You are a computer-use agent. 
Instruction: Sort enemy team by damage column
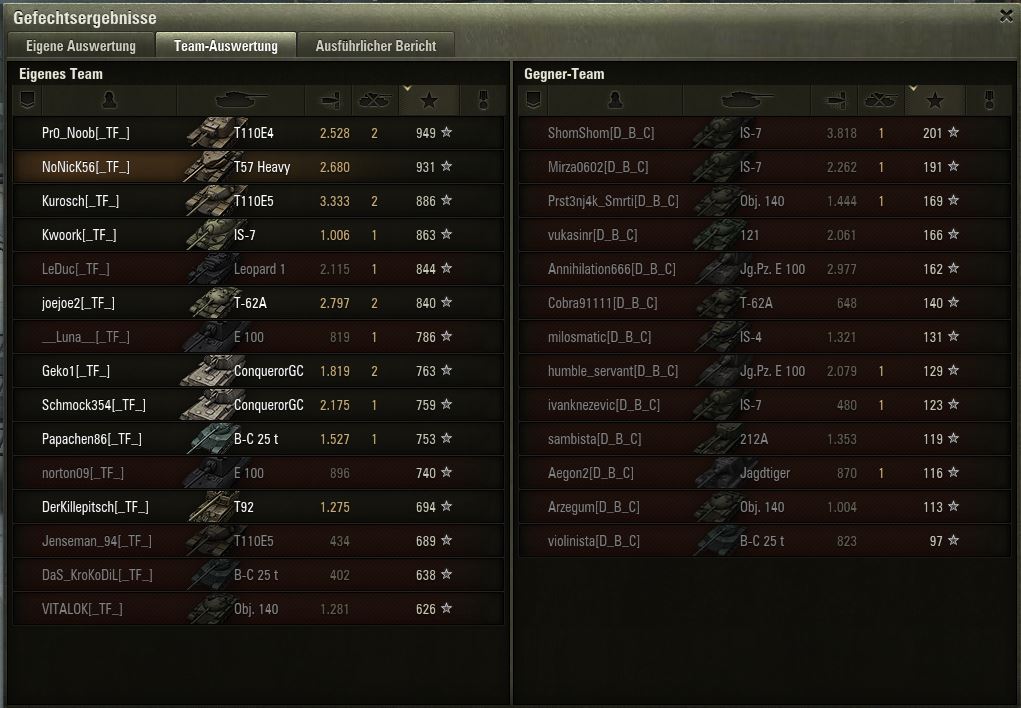coord(835,100)
